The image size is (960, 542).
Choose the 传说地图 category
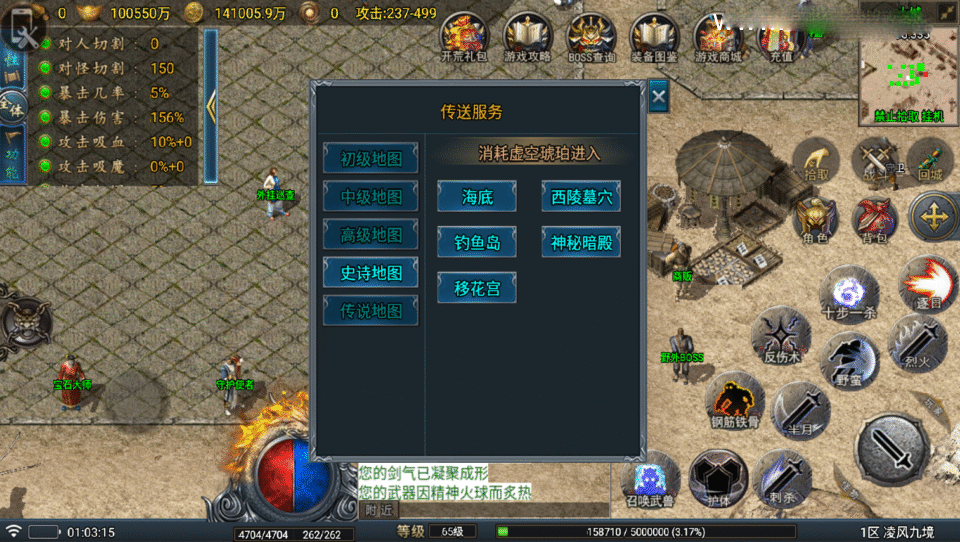click(371, 310)
